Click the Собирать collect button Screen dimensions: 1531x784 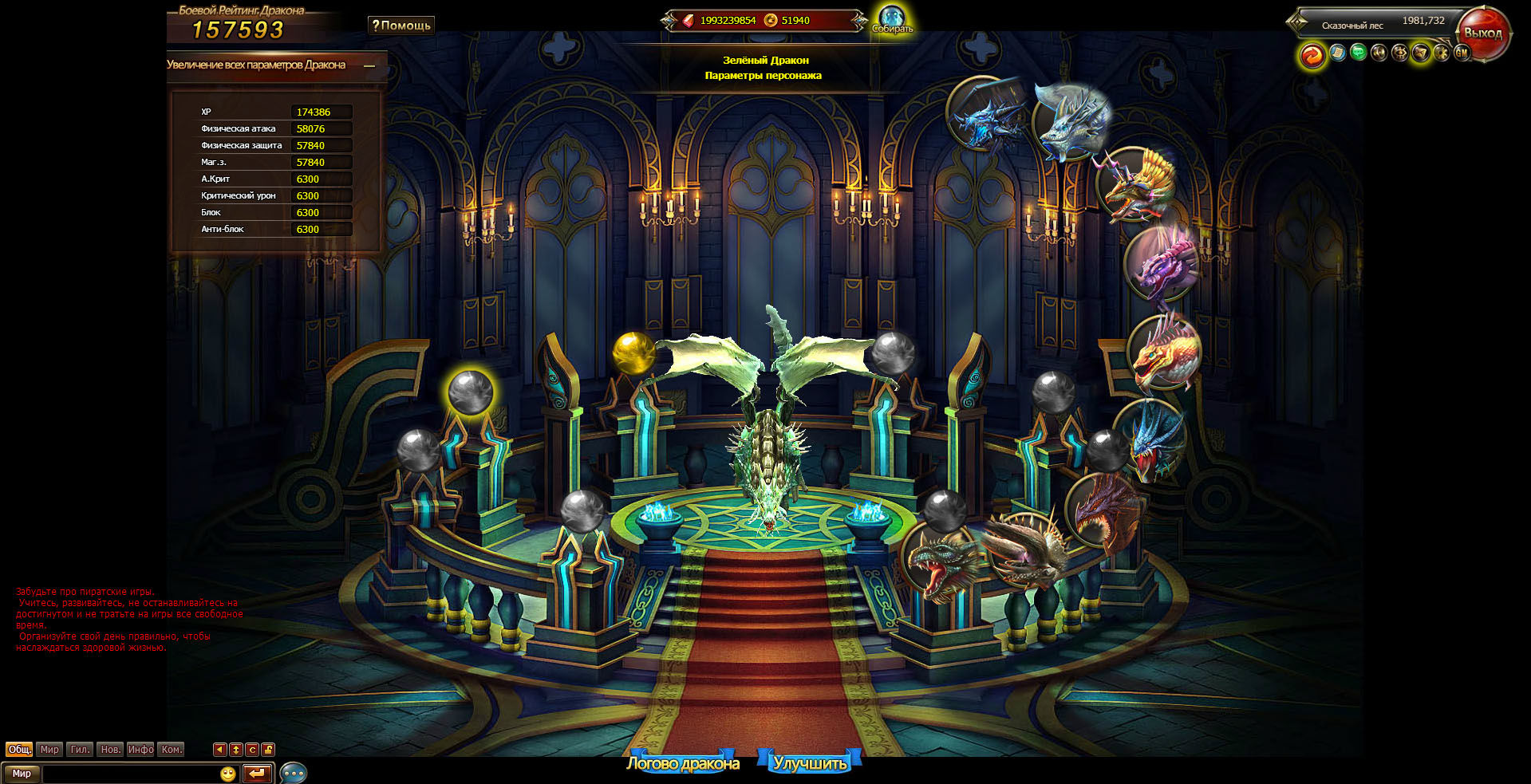pos(892,20)
